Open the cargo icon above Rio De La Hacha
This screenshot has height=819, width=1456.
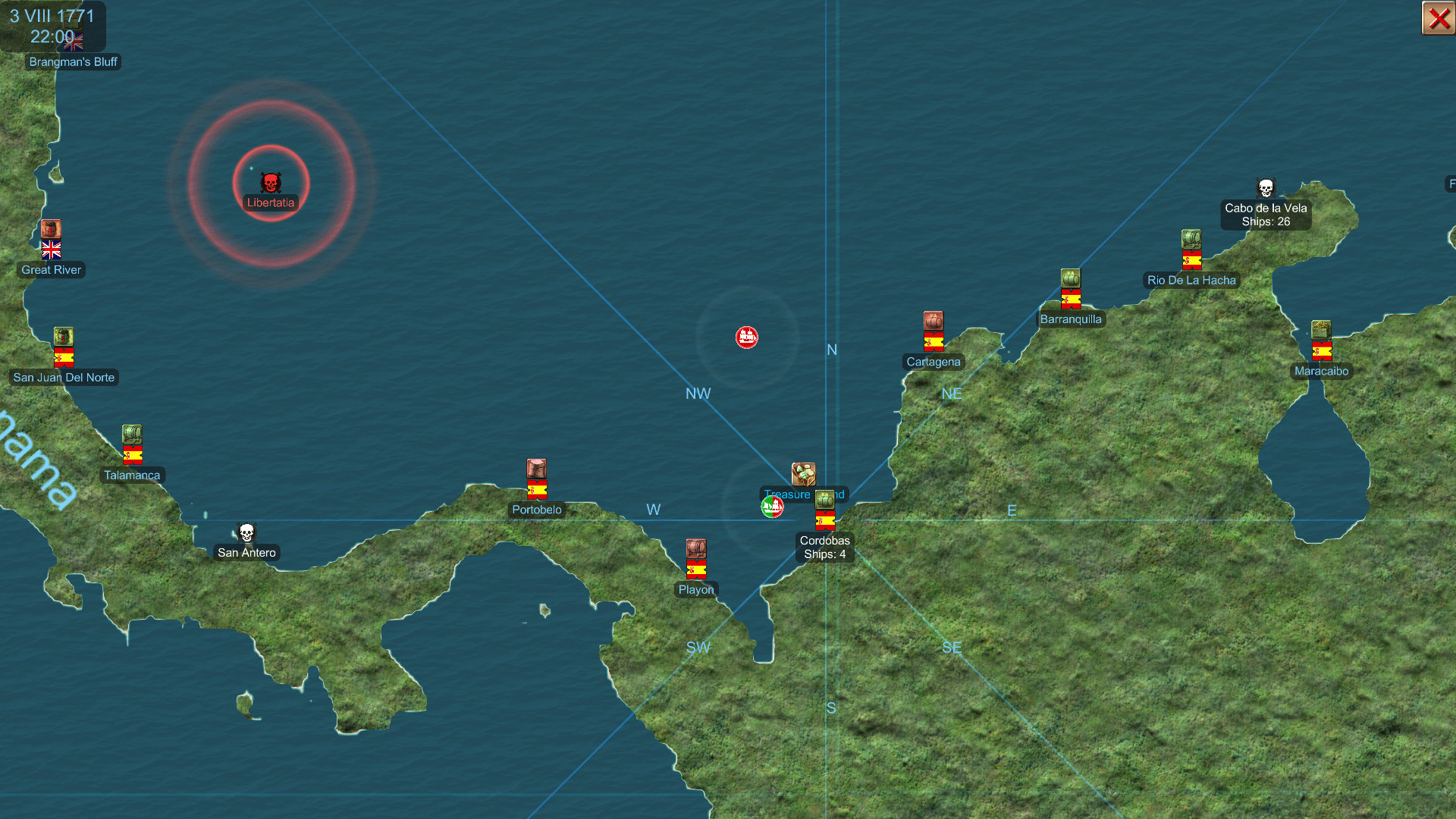click(x=1192, y=238)
